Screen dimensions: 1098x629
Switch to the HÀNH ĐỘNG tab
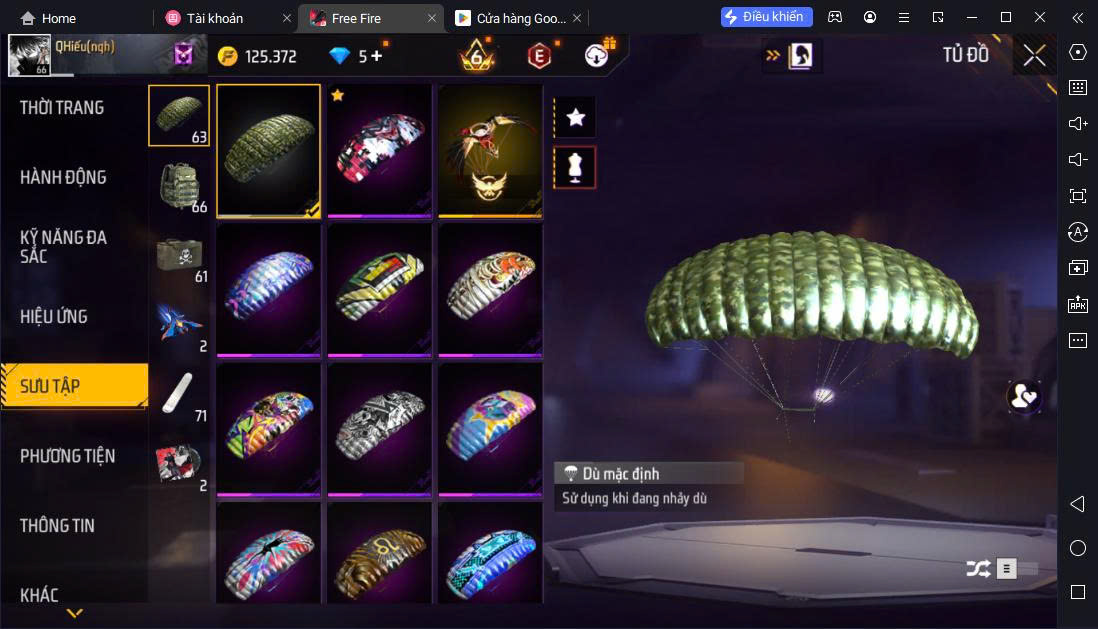[63, 178]
